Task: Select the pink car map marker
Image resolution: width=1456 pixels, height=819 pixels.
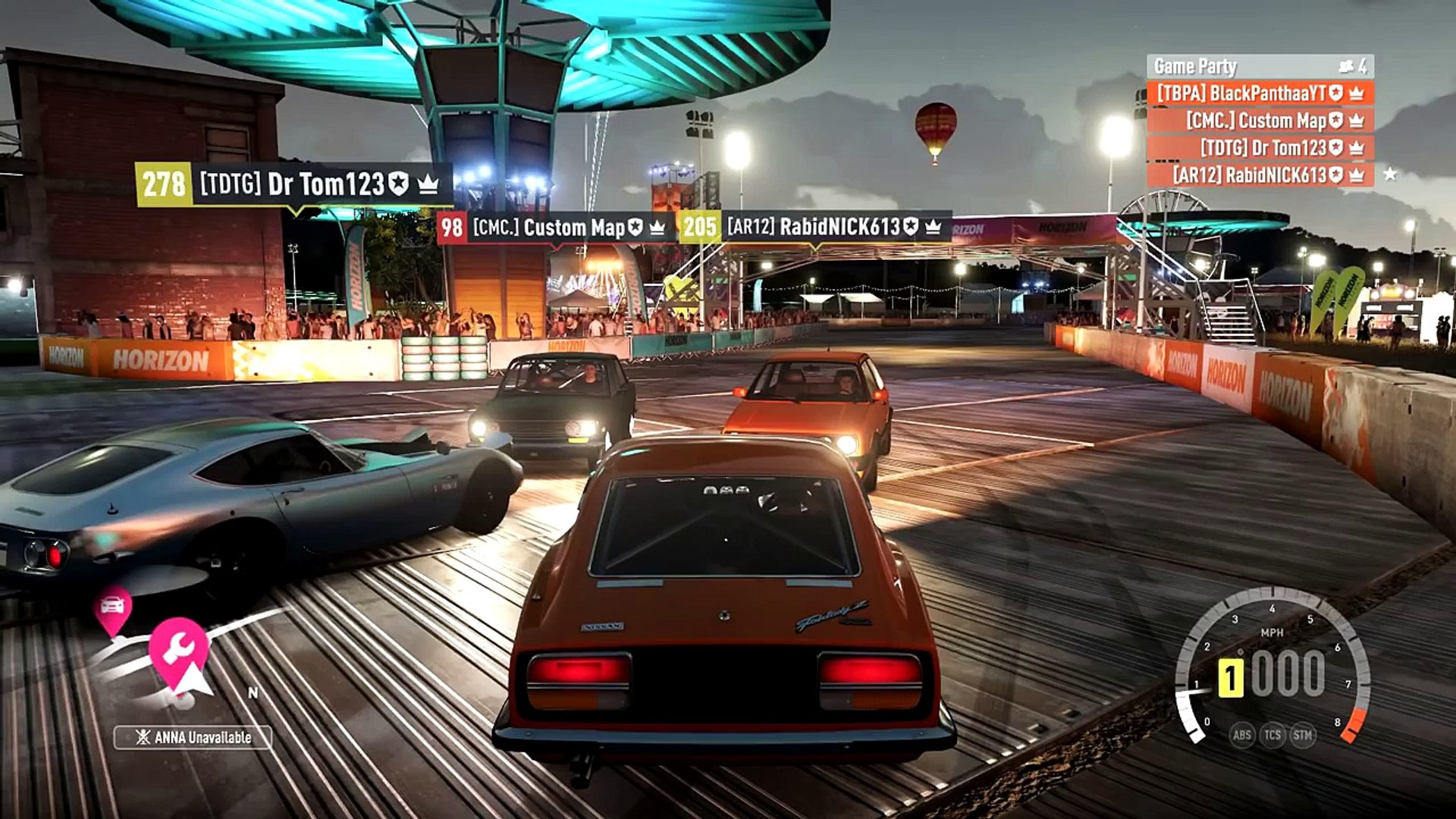Action: click(x=112, y=607)
